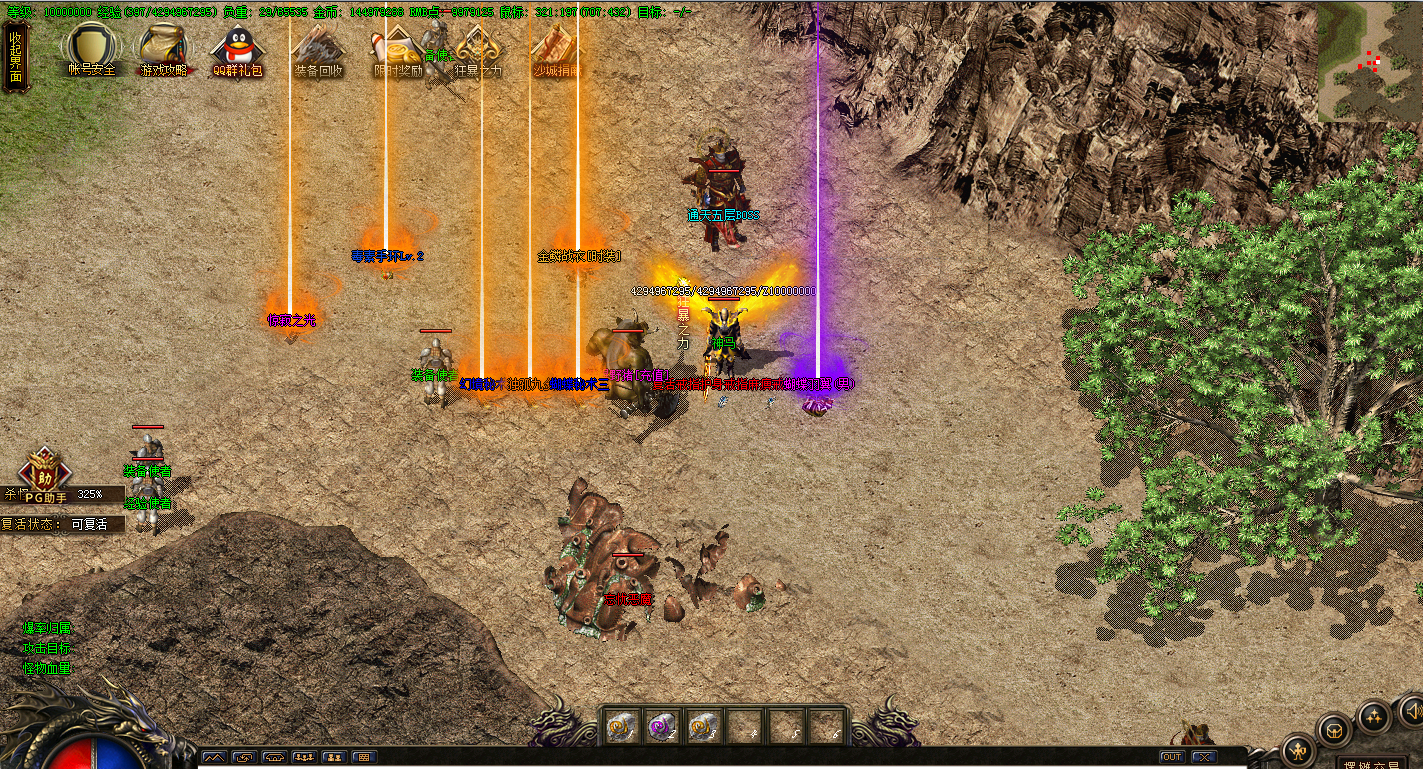Use the purple scroll in hotbar slot 2
The height and width of the screenshot is (769, 1423).
[662, 726]
